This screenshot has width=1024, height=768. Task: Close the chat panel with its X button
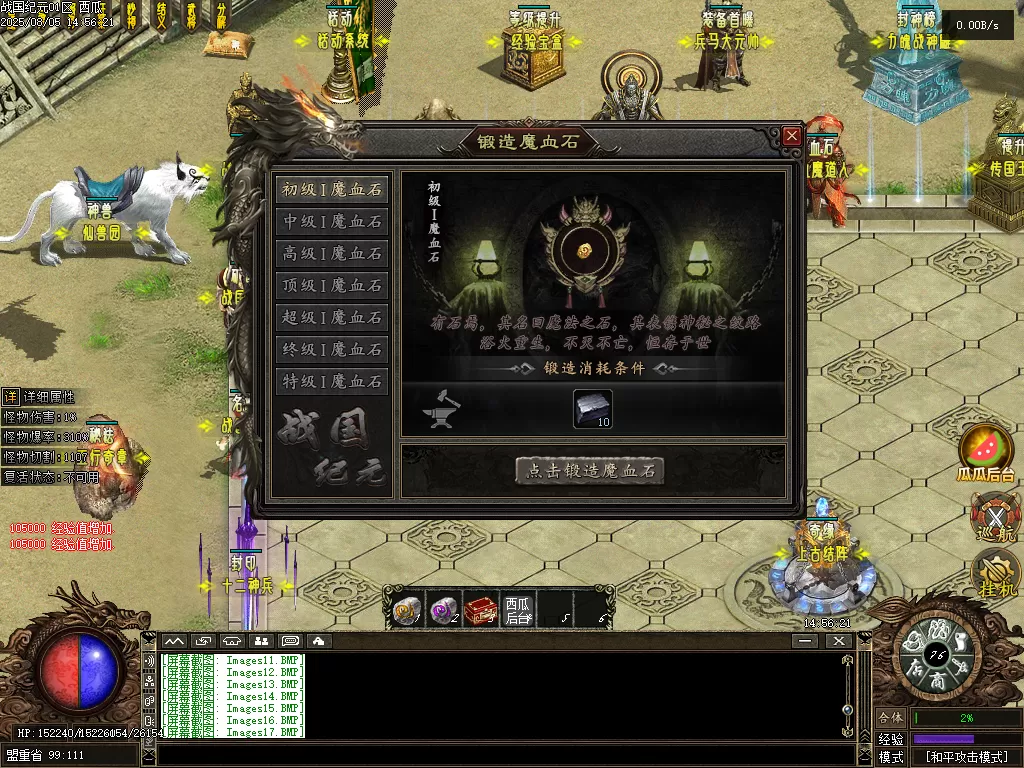point(838,640)
